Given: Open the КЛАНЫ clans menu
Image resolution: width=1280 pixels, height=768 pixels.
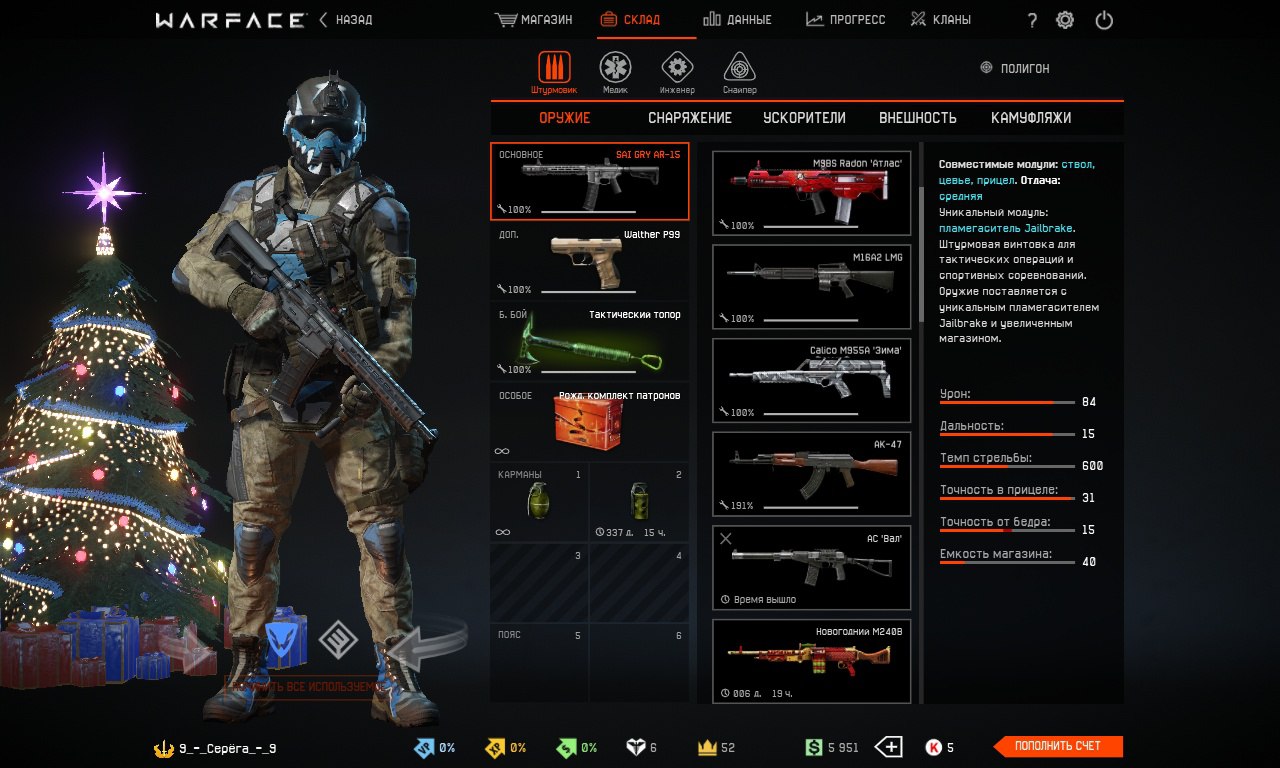Looking at the screenshot, I should pyautogui.click(x=941, y=20).
